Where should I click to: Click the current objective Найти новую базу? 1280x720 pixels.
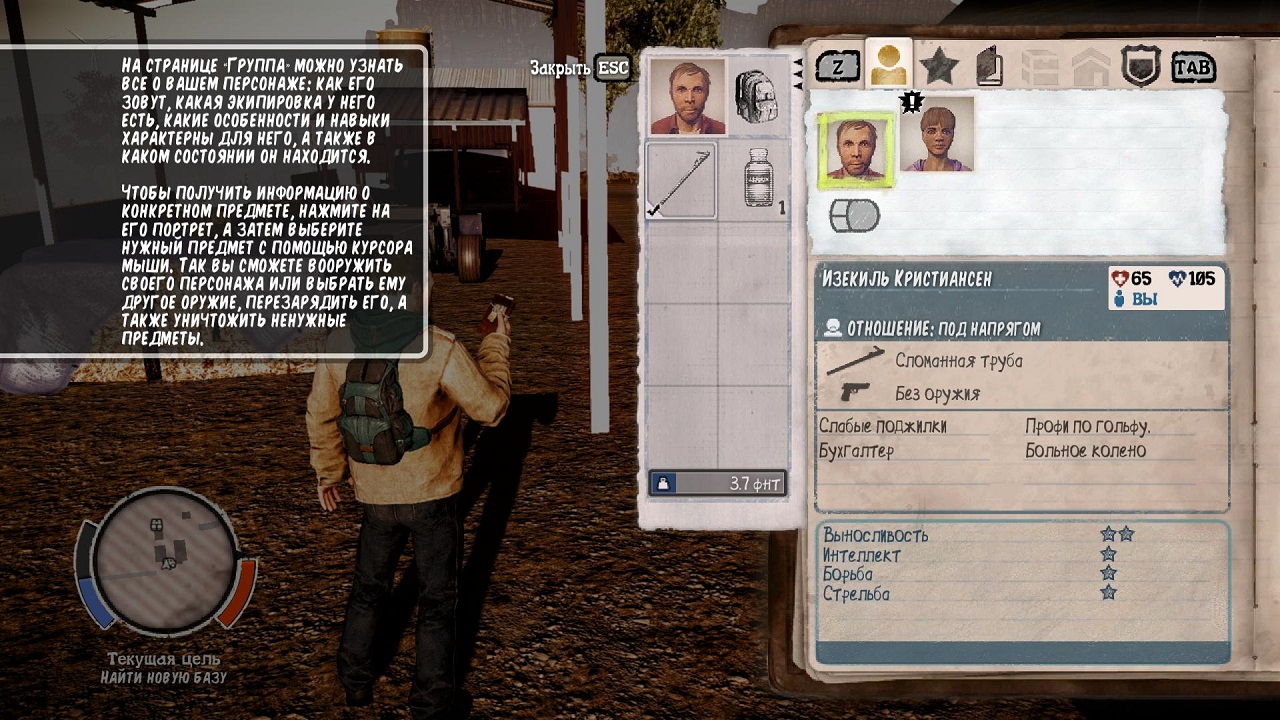click(x=164, y=678)
